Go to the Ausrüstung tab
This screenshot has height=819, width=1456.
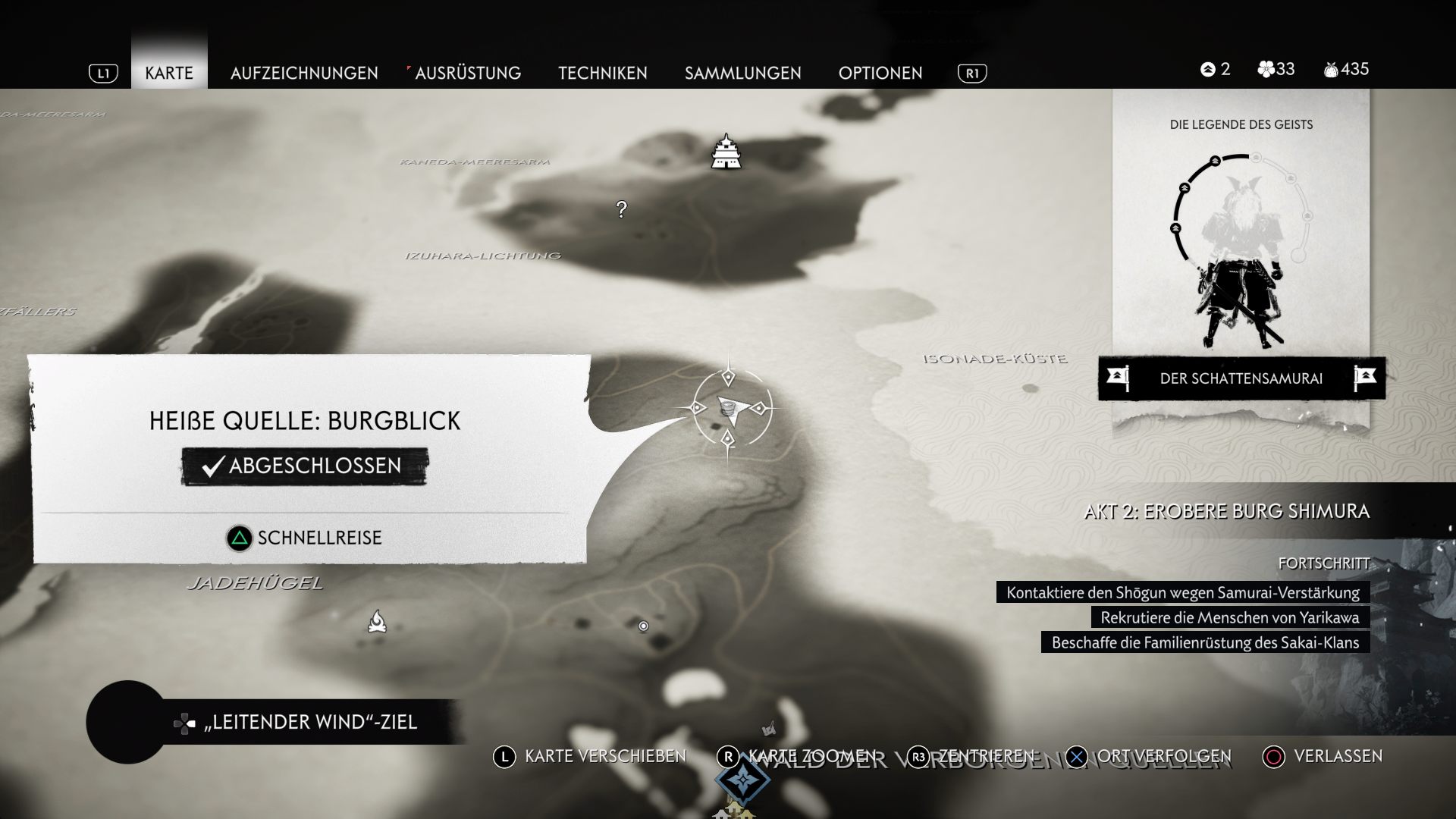[x=467, y=73]
